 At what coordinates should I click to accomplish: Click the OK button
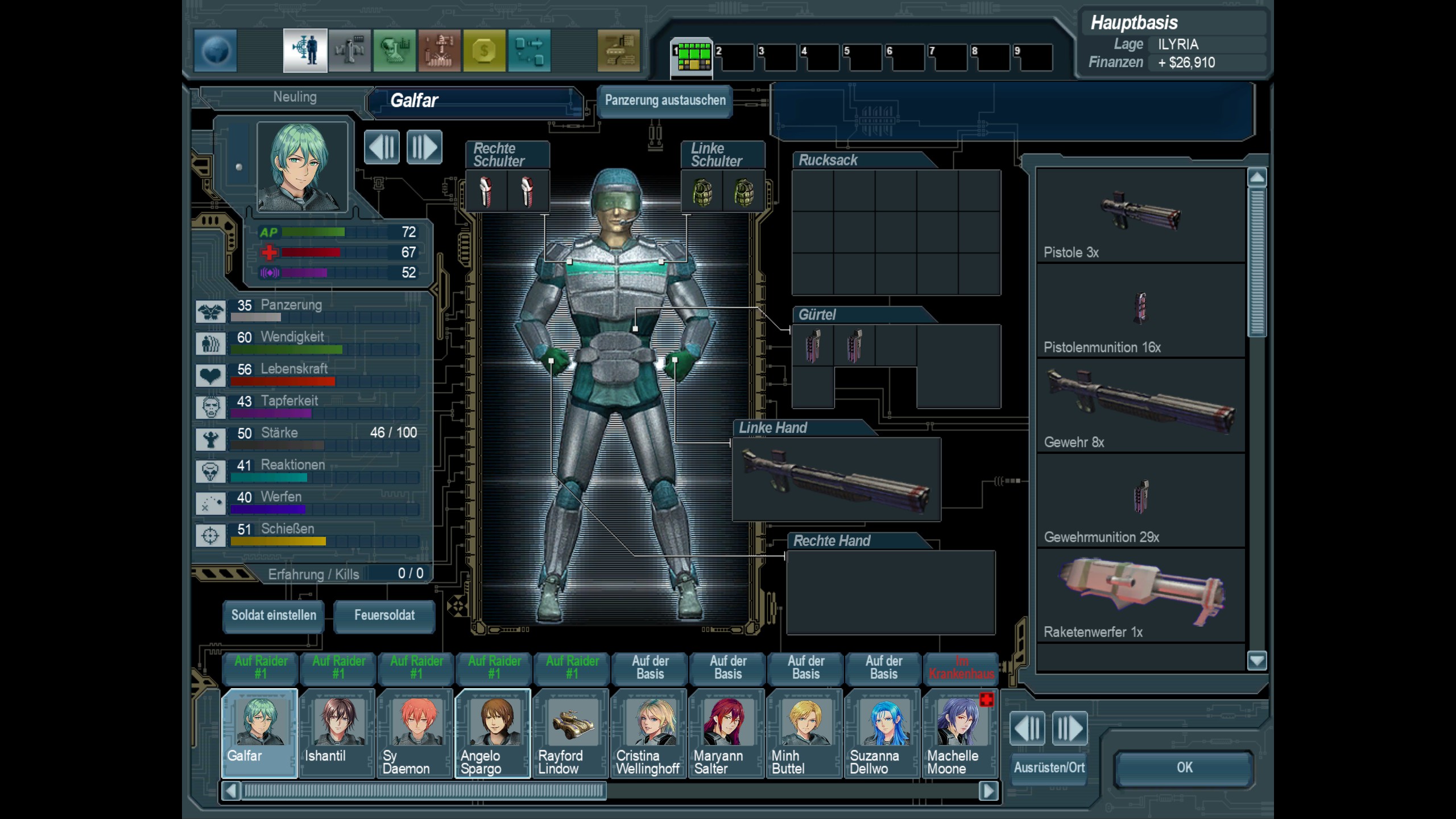(x=1184, y=768)
